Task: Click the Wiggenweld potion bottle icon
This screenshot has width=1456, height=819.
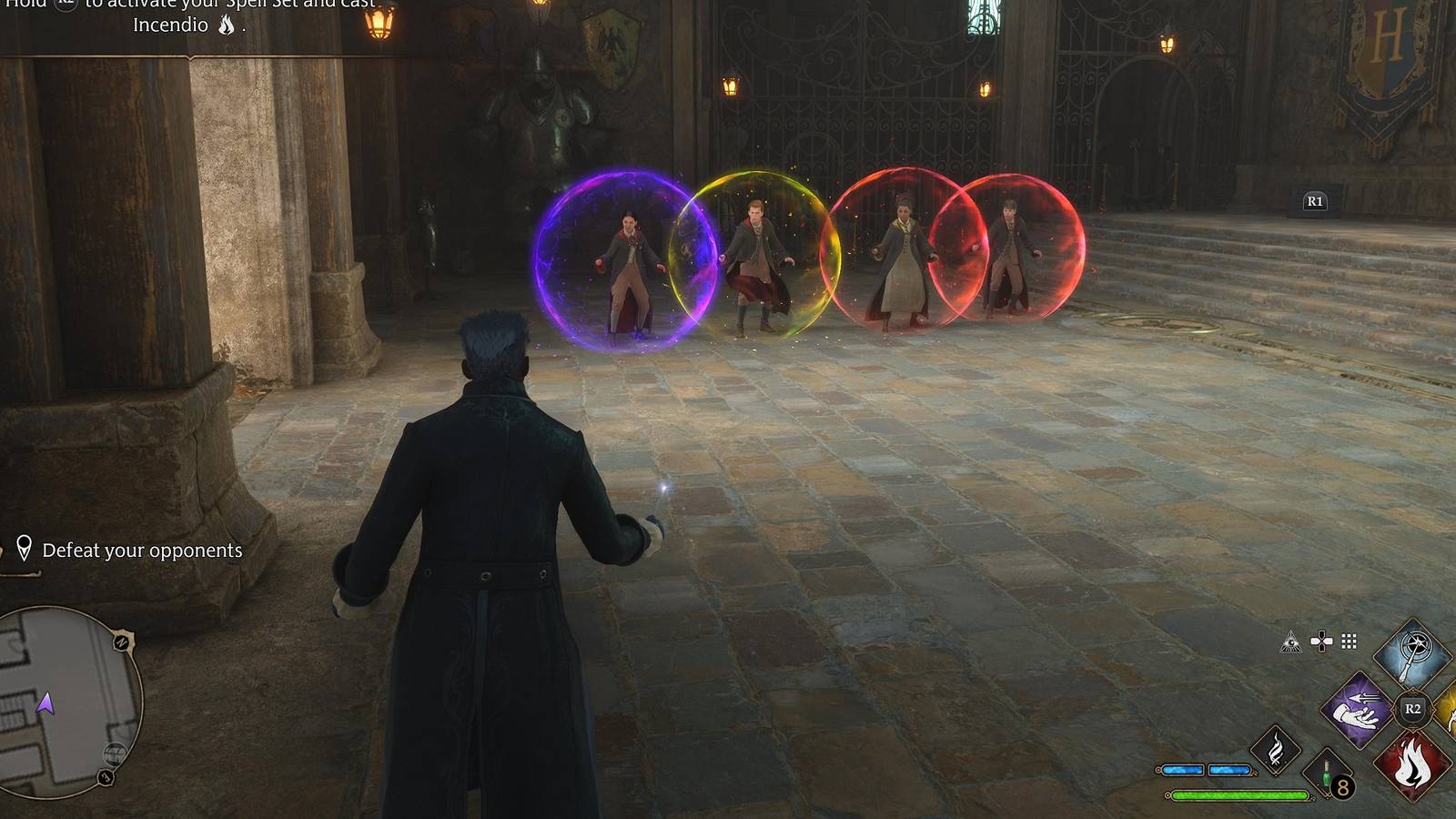Action: coord(1325,773)
